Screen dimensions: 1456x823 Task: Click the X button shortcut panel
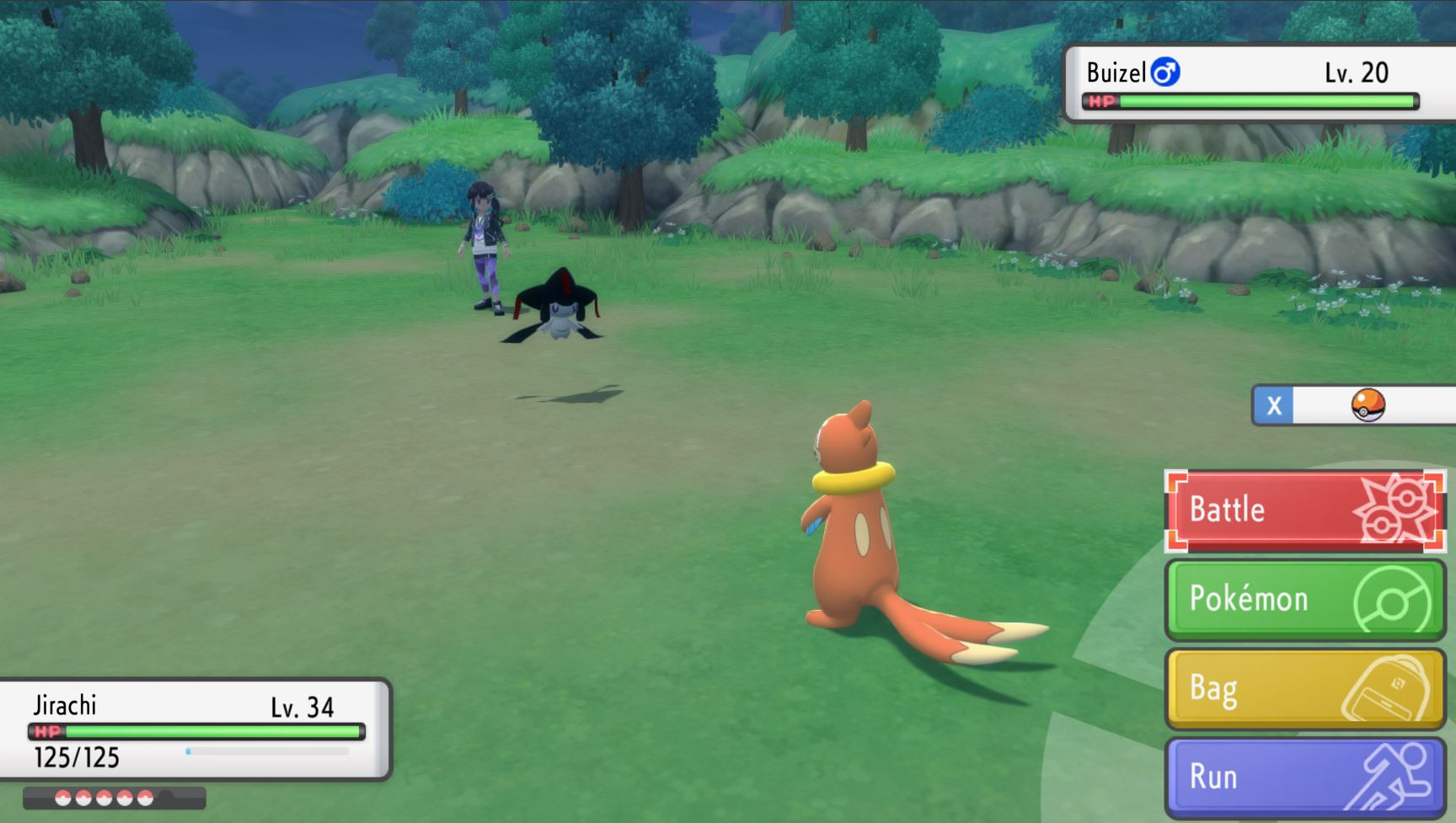point(1275,404)
